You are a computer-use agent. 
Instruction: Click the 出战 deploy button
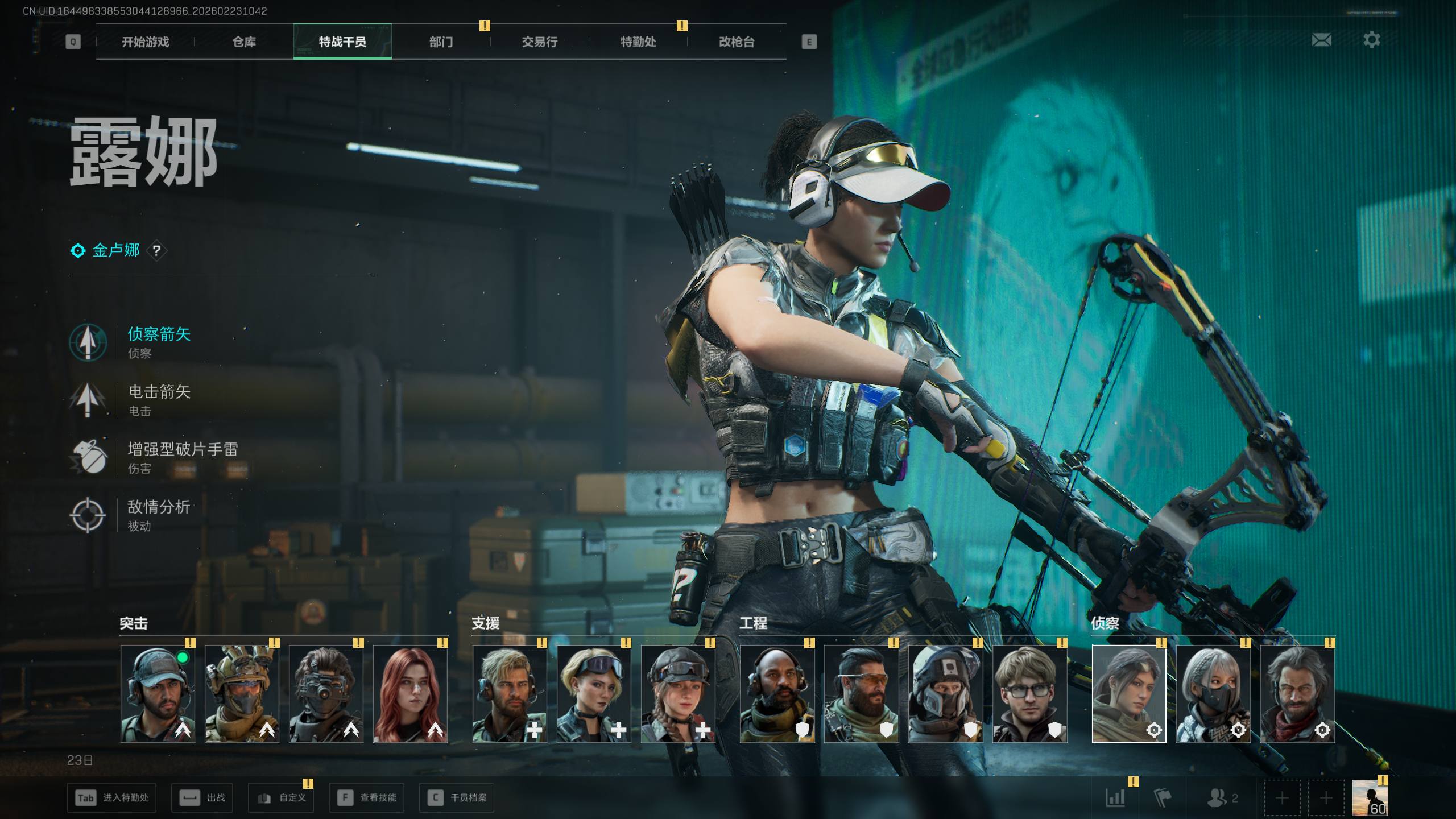(x=202, y=798)
